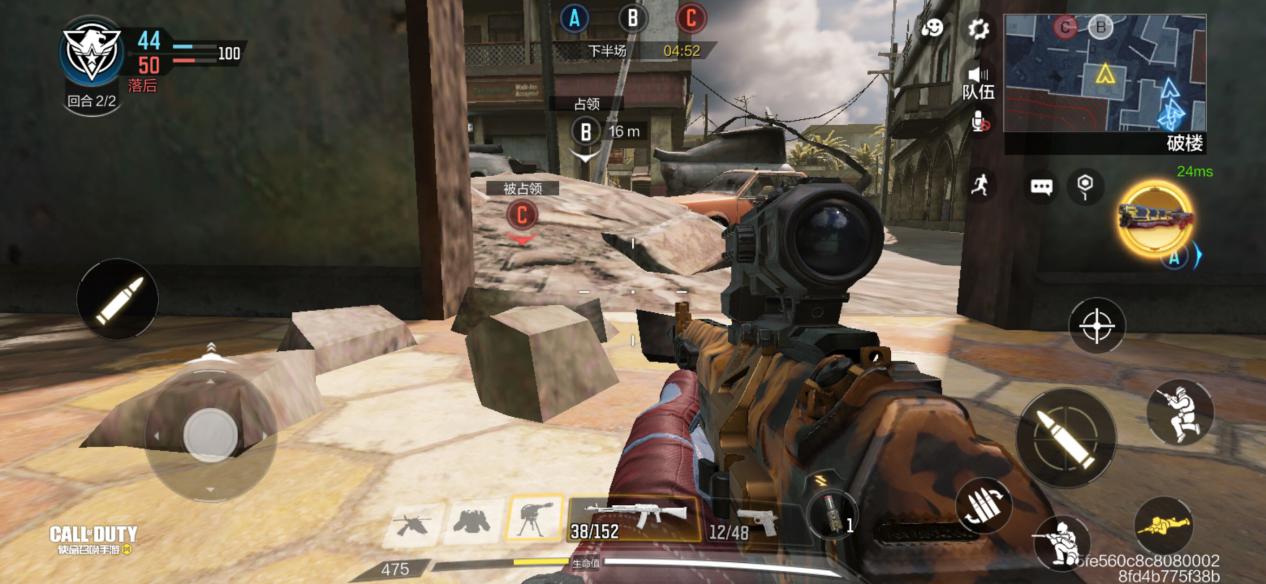Fire using the large right bullet button
This screenshot has width=1266, height=584.
[1066, 437]
